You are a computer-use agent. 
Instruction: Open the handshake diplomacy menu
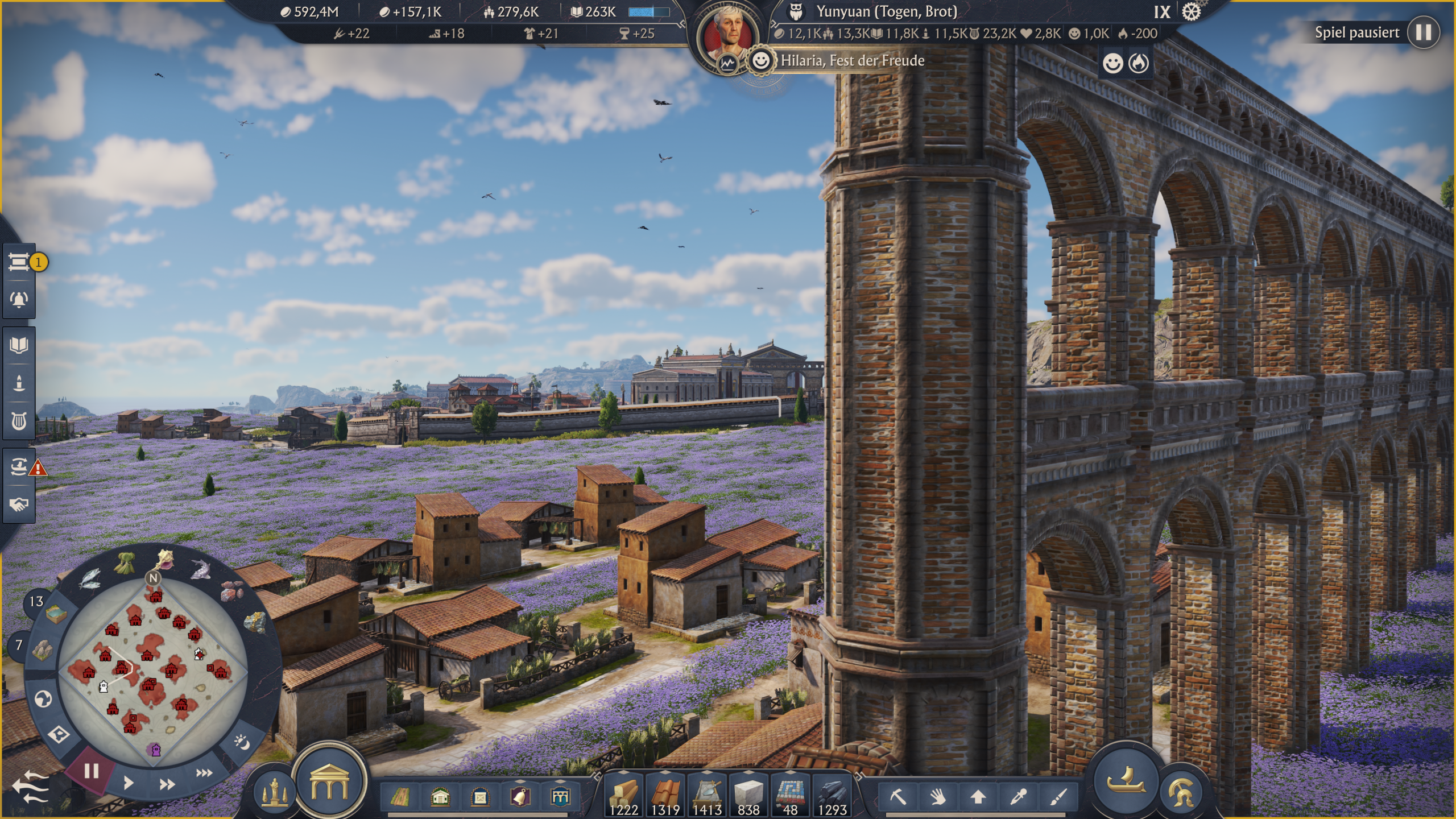click(x=19, y=504)
